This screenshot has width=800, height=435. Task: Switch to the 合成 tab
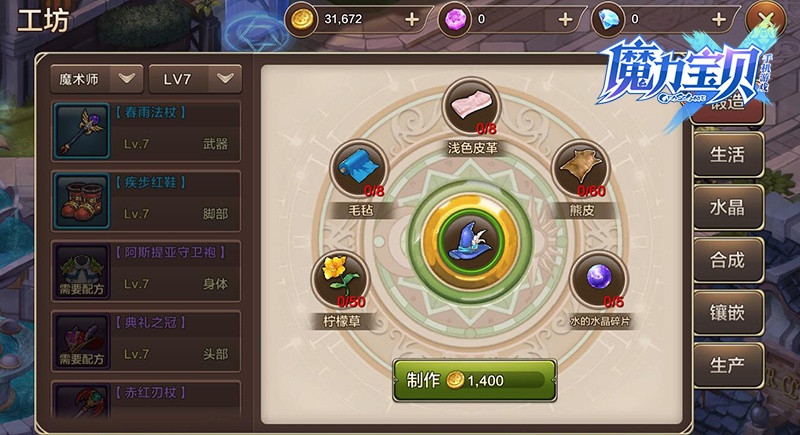(726, 260)
